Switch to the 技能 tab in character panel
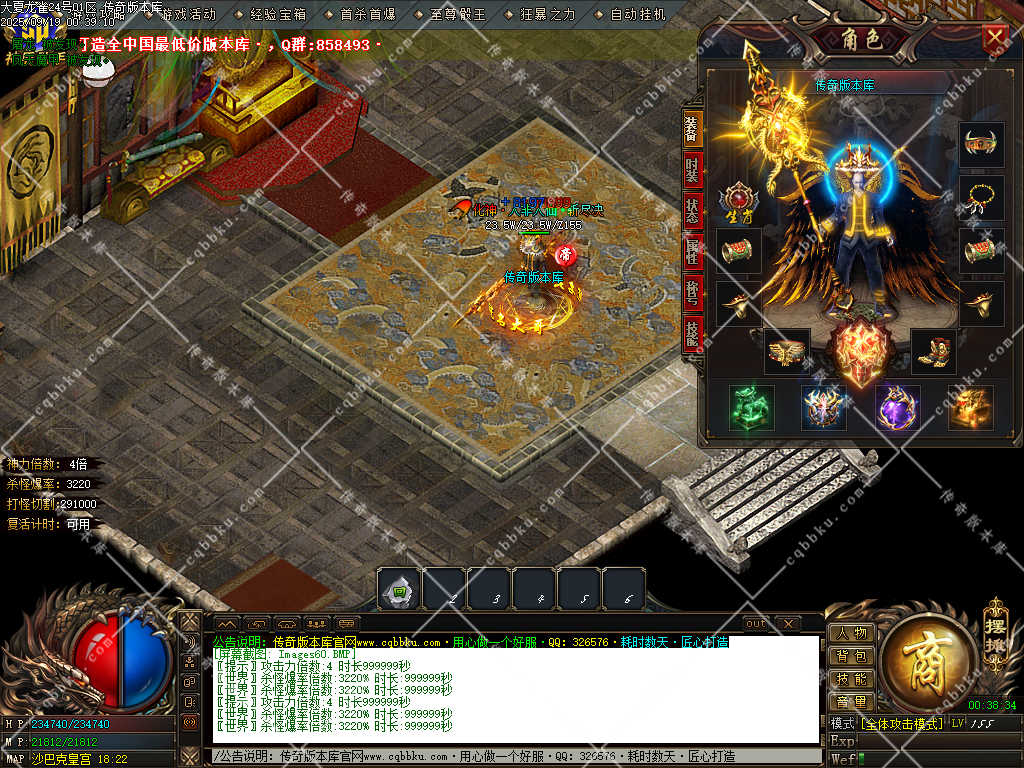The image size is (1024, 768). point(692,335)
